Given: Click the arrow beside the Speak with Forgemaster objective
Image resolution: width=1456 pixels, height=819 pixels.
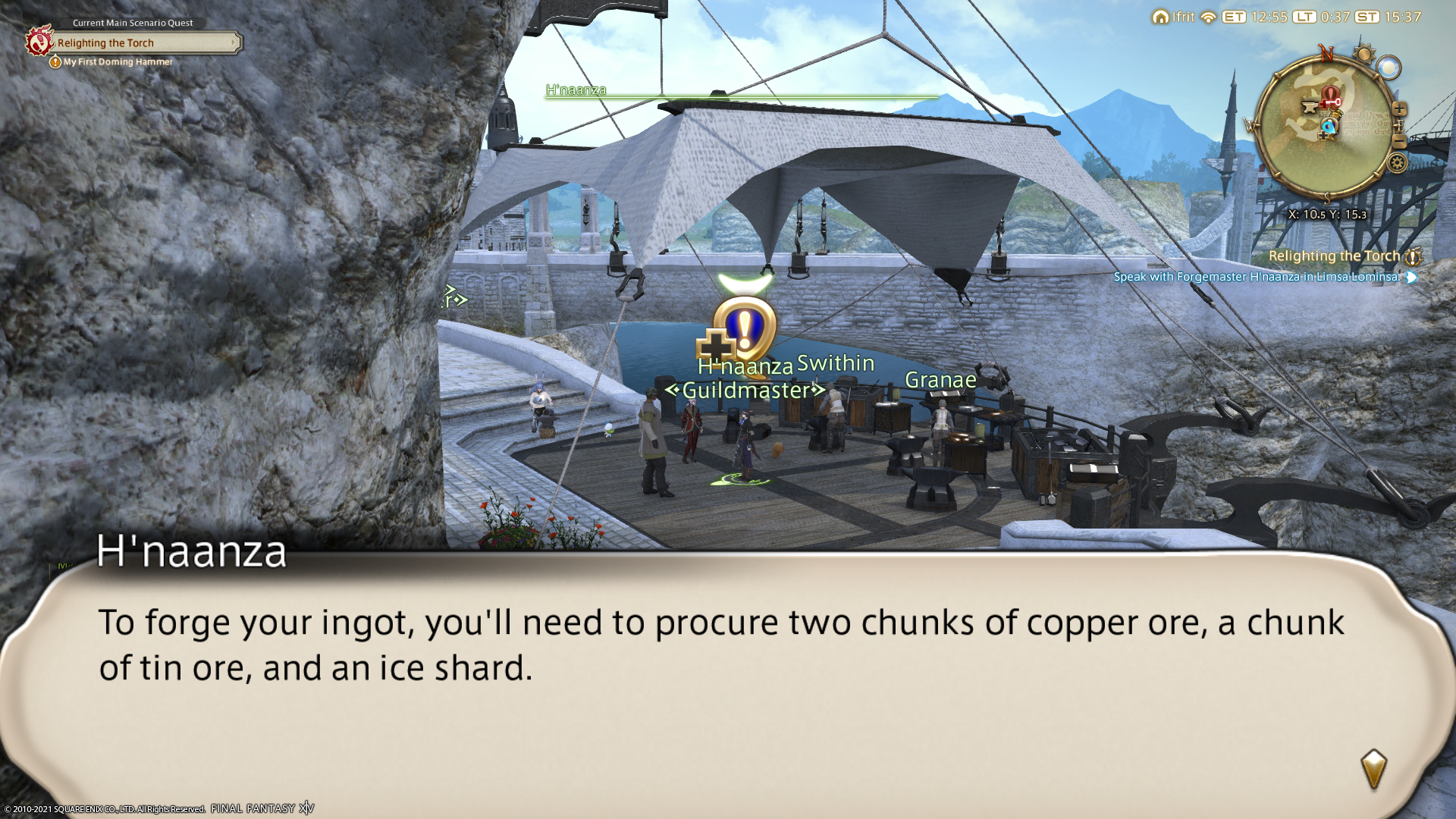Looking at the screenshot, I should [x=1411, y=278].
